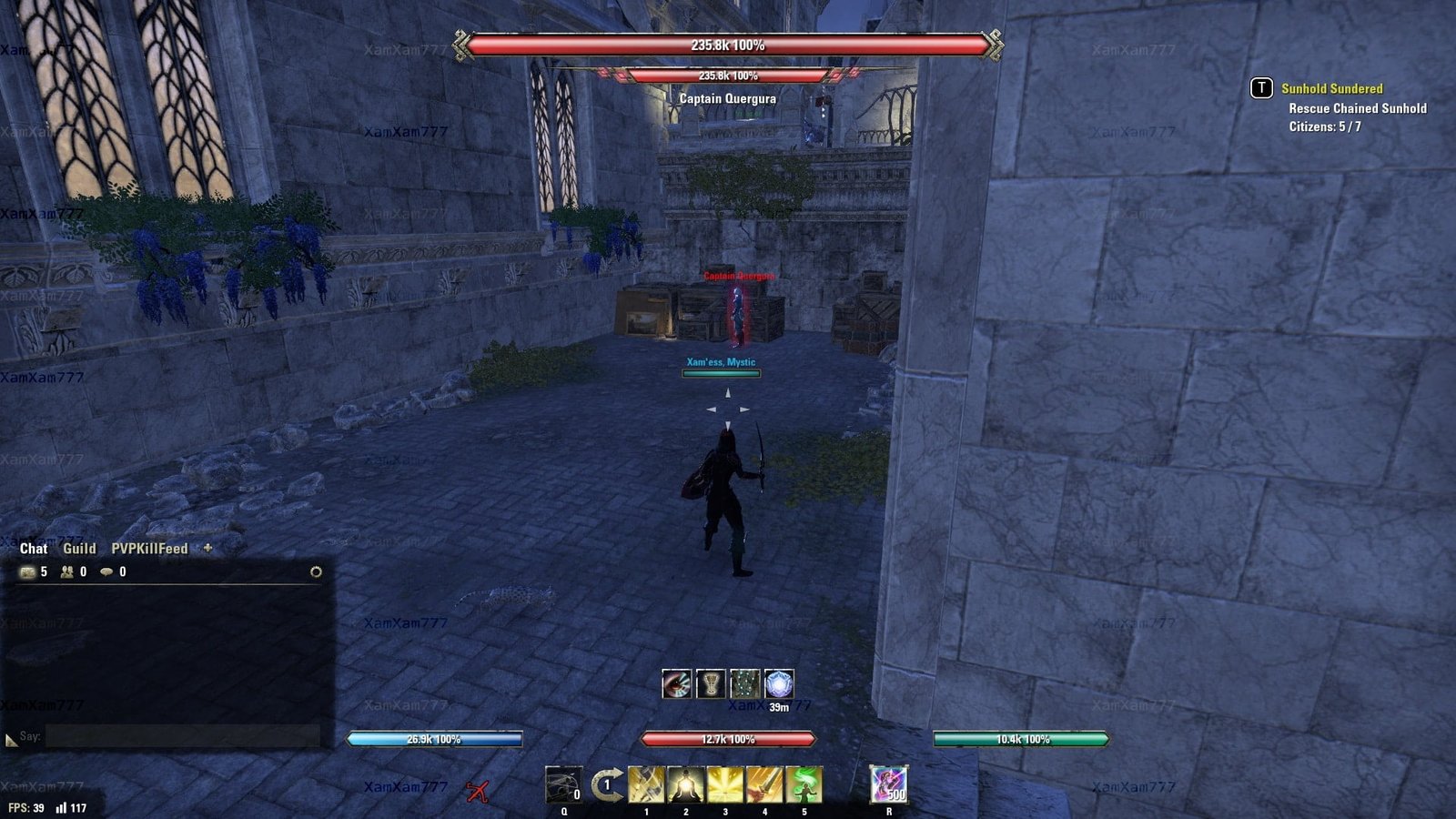
Task: Swap weapon bars with the curved arrow
Action: click(x=607, y=784)
